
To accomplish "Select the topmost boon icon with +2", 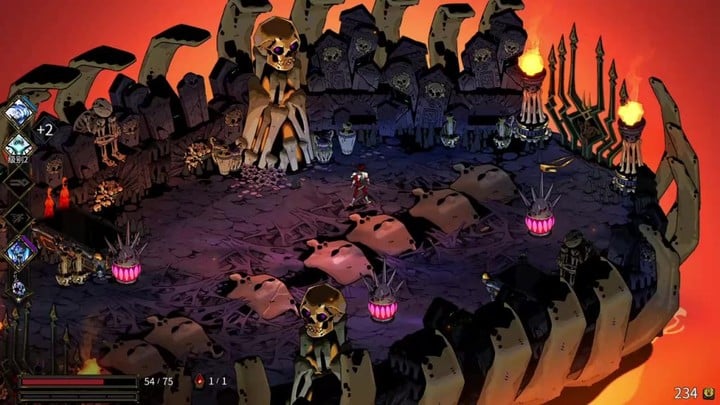I will 18,112.
